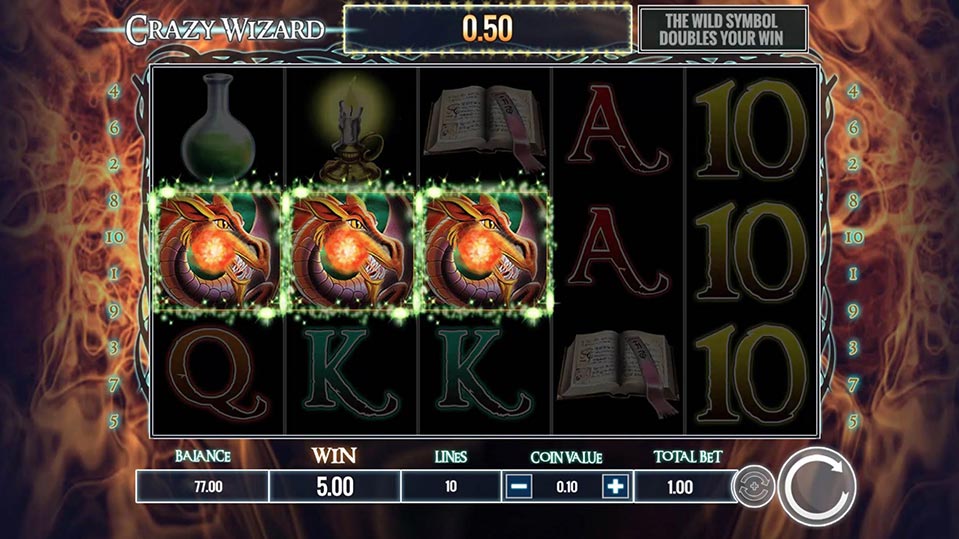The height and width of the screenshot is (539, 959).
Task: Spin the reels with the large circular arrow
Action: [x=817, y=487]
